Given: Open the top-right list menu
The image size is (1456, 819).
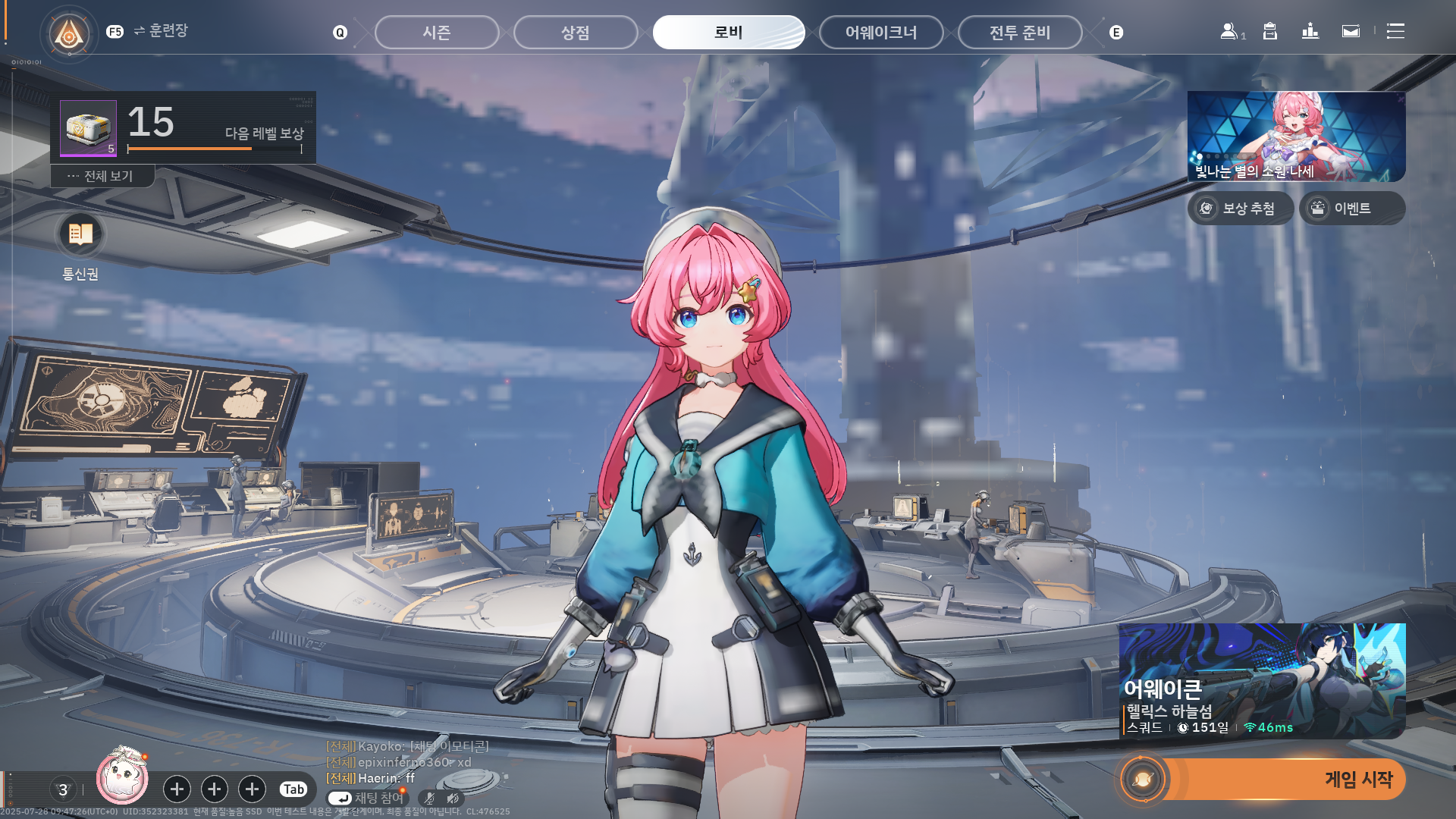Looking at the screenshot, I should (x=1395, y=31).
